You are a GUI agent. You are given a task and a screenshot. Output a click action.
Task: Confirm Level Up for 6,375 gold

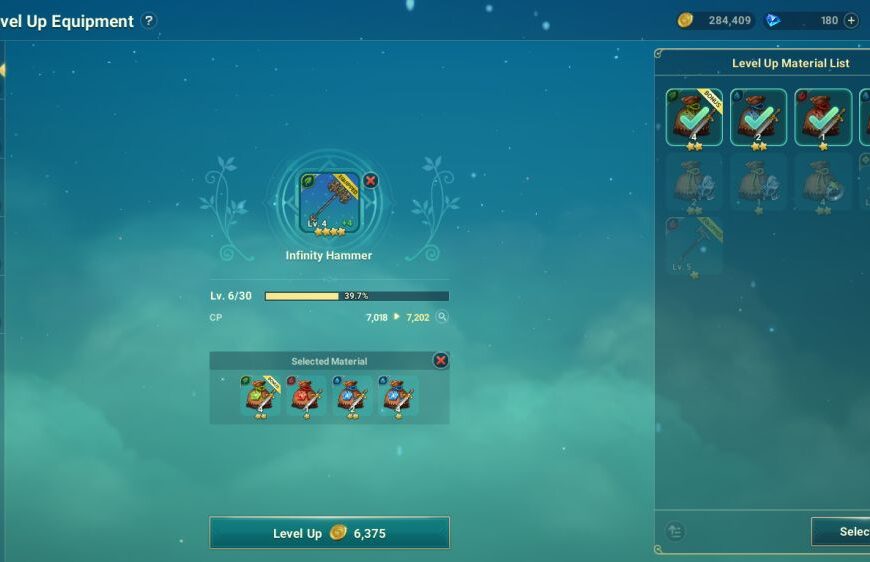point(329,533)
